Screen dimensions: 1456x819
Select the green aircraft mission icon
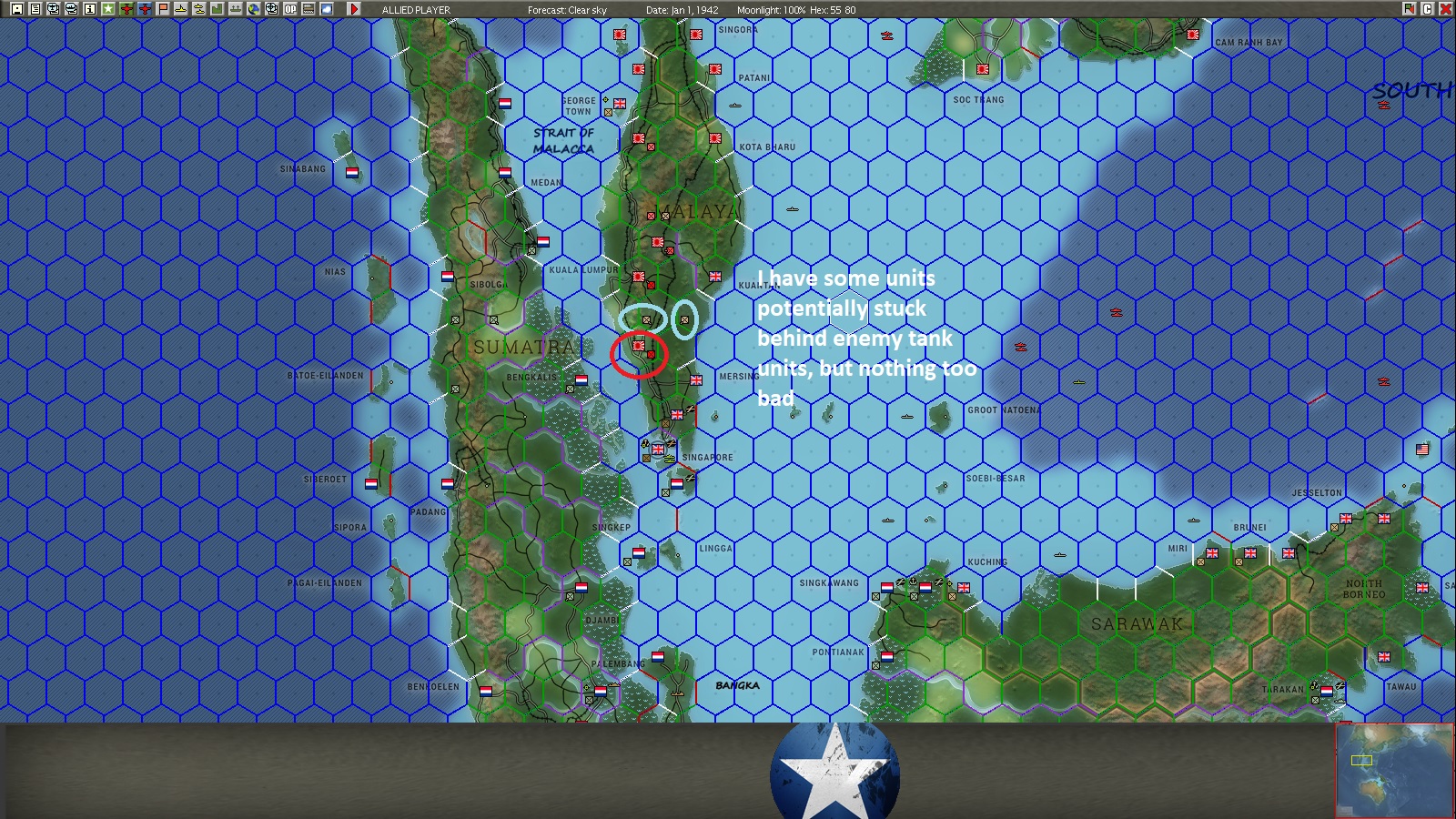(126, 8)
